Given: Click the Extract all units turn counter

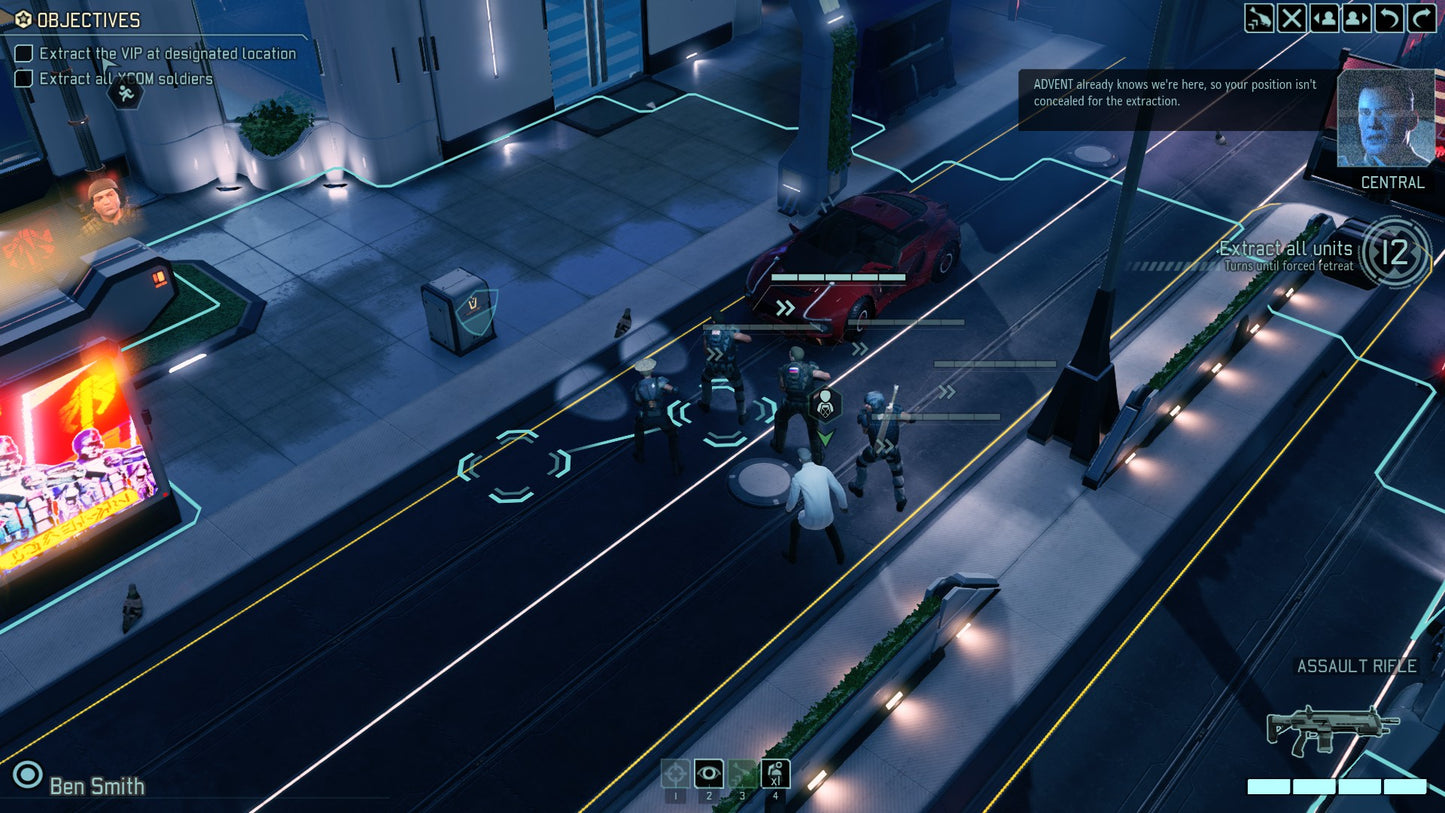Looking at the screenshot, I should [x=1396, y=253].
